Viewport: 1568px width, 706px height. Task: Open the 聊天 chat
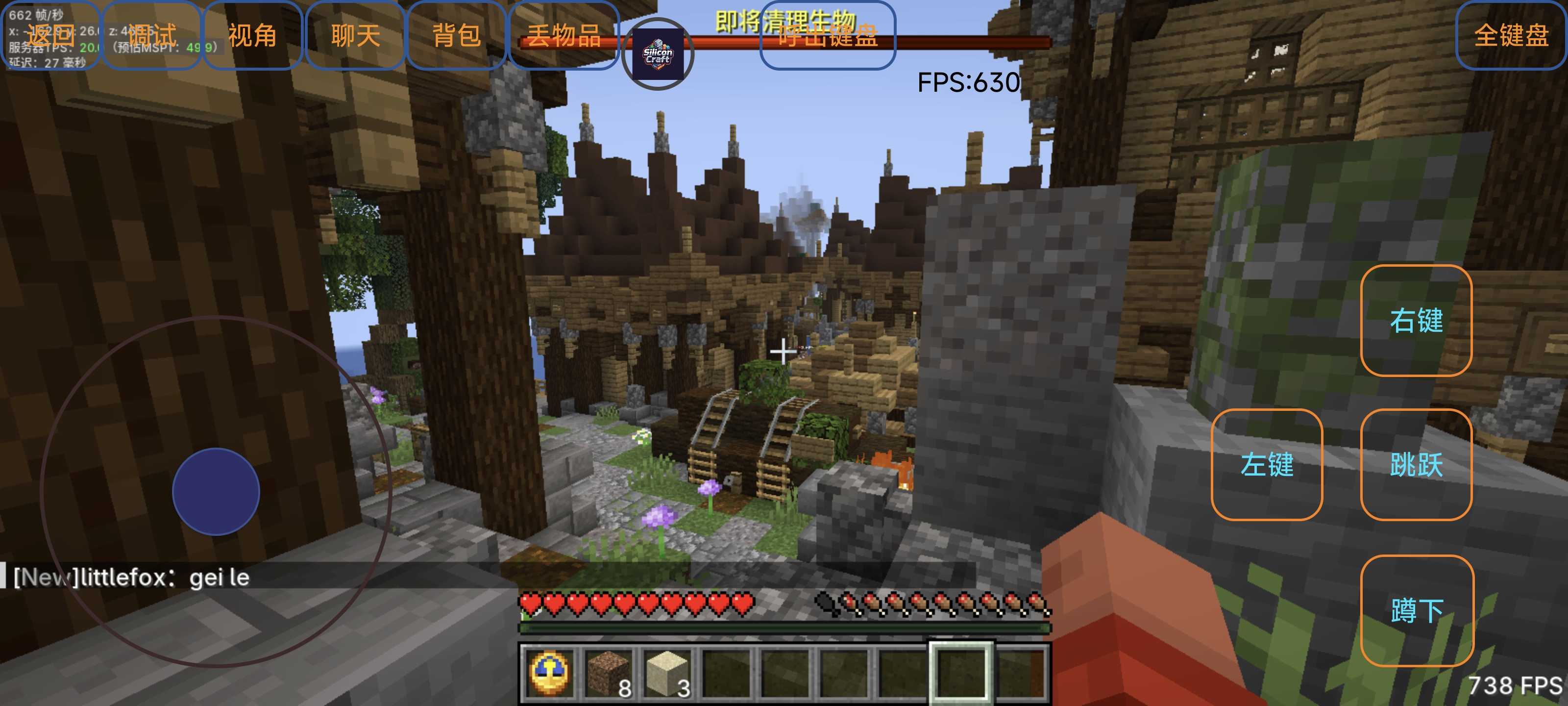[355, 35]
